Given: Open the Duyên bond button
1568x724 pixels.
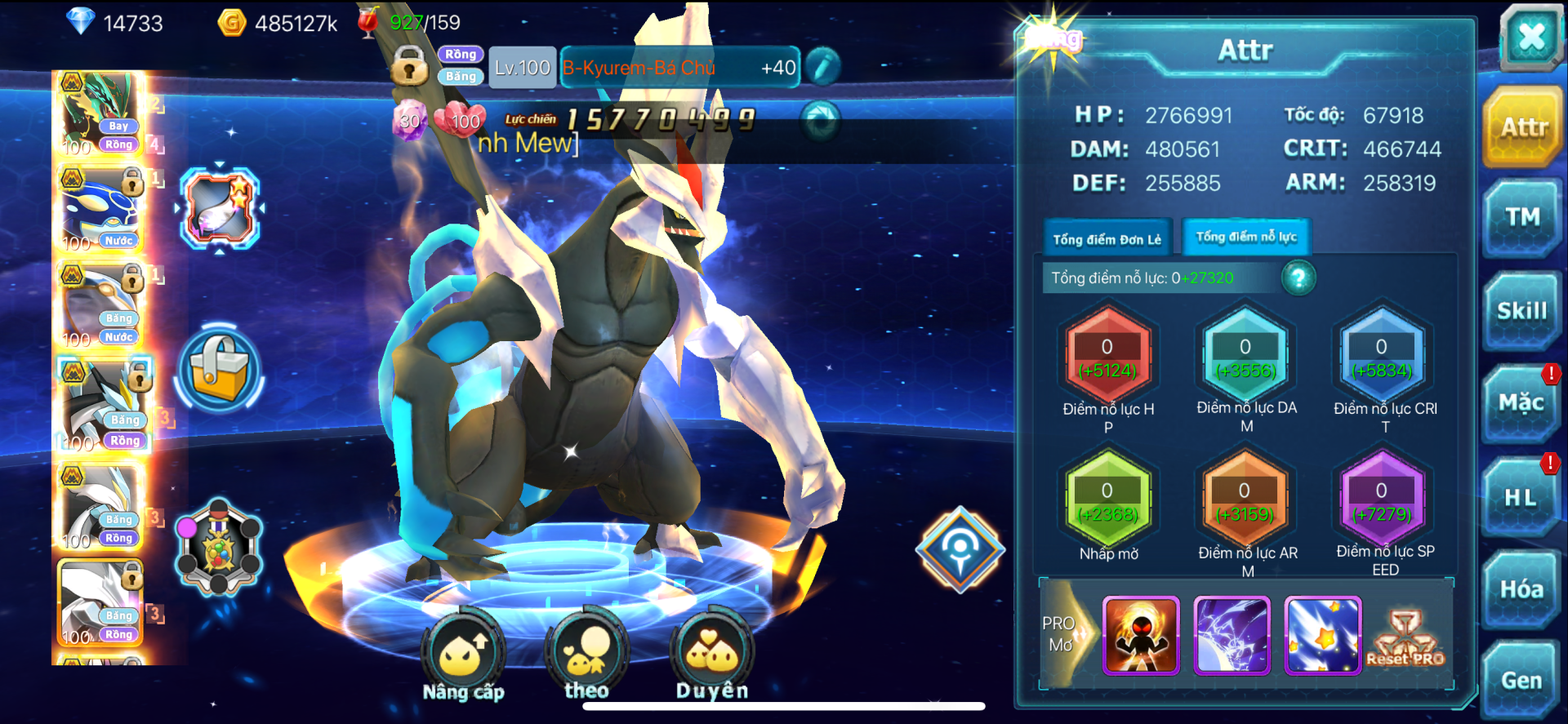Looking at the screenshot, I should (712, 654).
